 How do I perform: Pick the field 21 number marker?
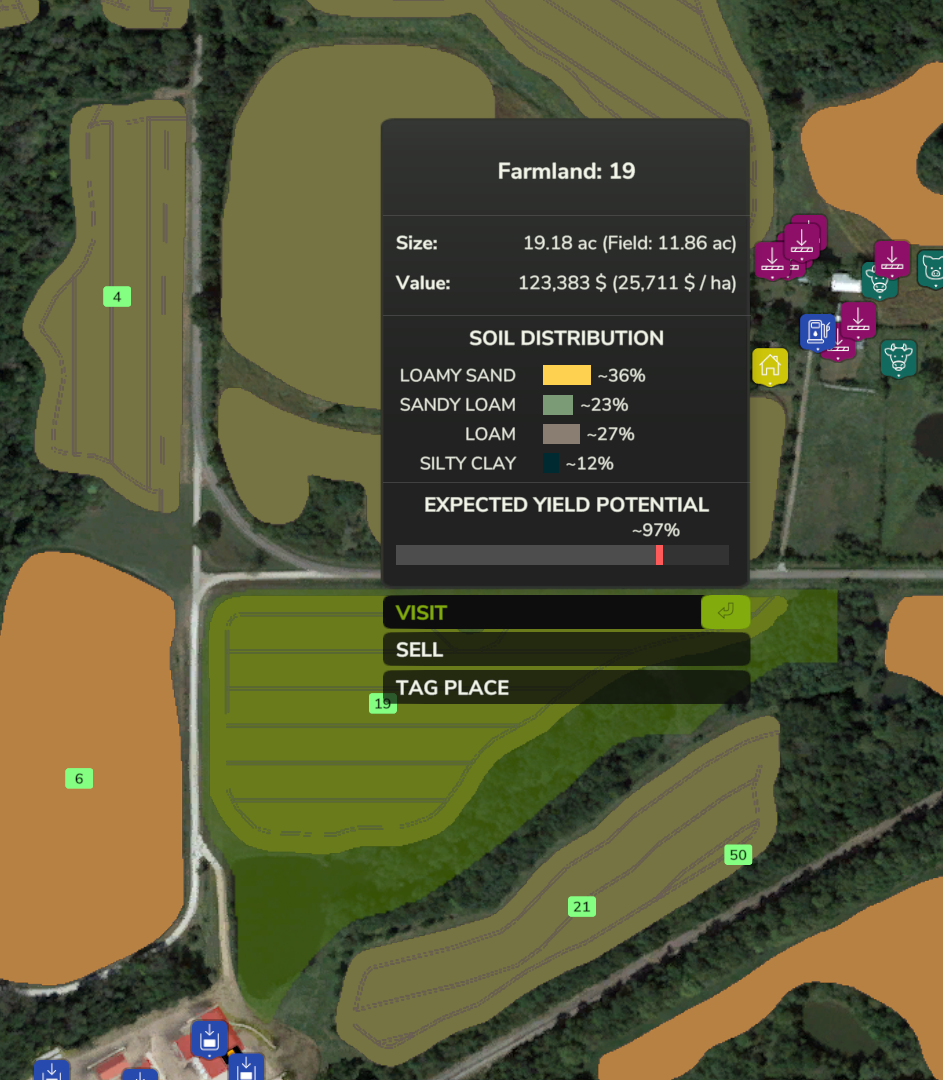click(x=581, y=907)
